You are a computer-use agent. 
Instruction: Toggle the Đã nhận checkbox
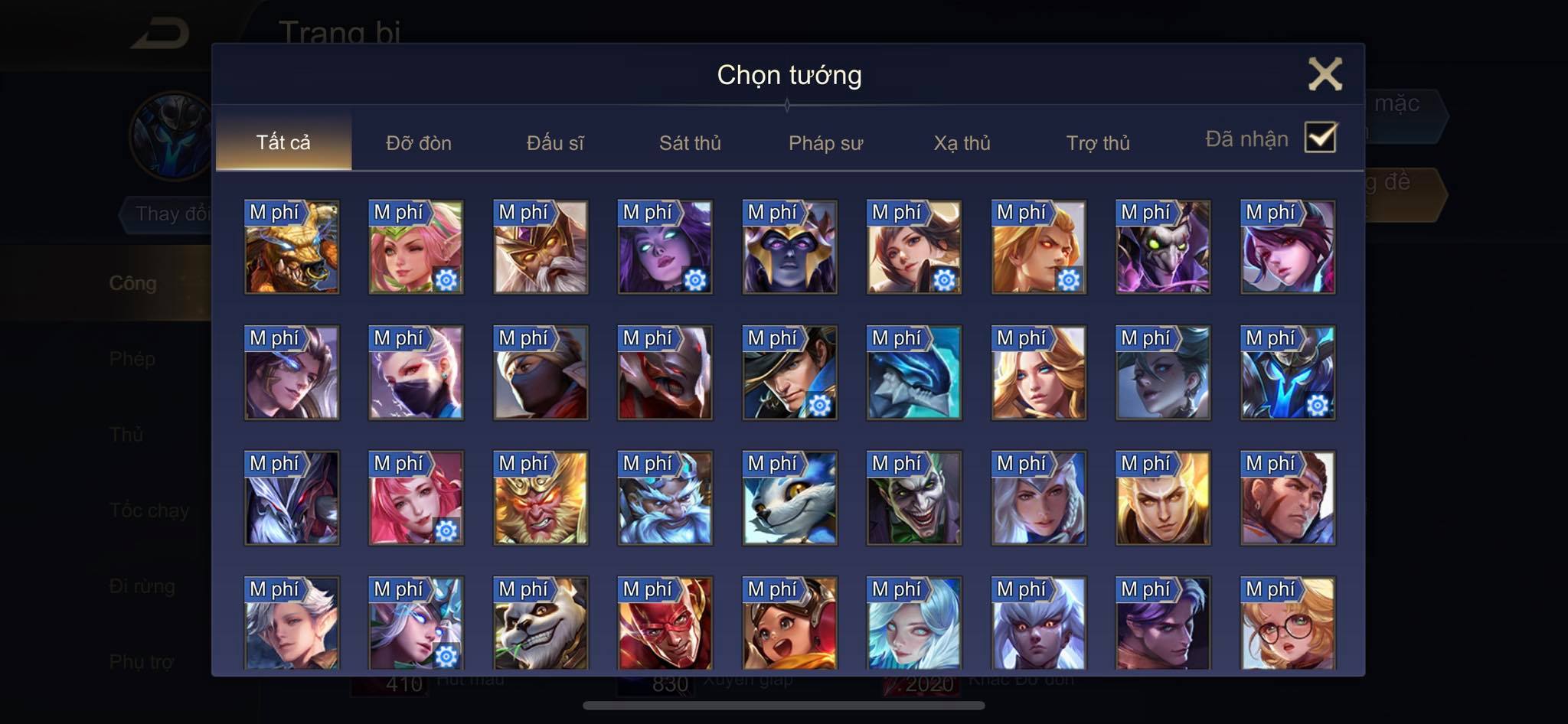point(1320,138)
